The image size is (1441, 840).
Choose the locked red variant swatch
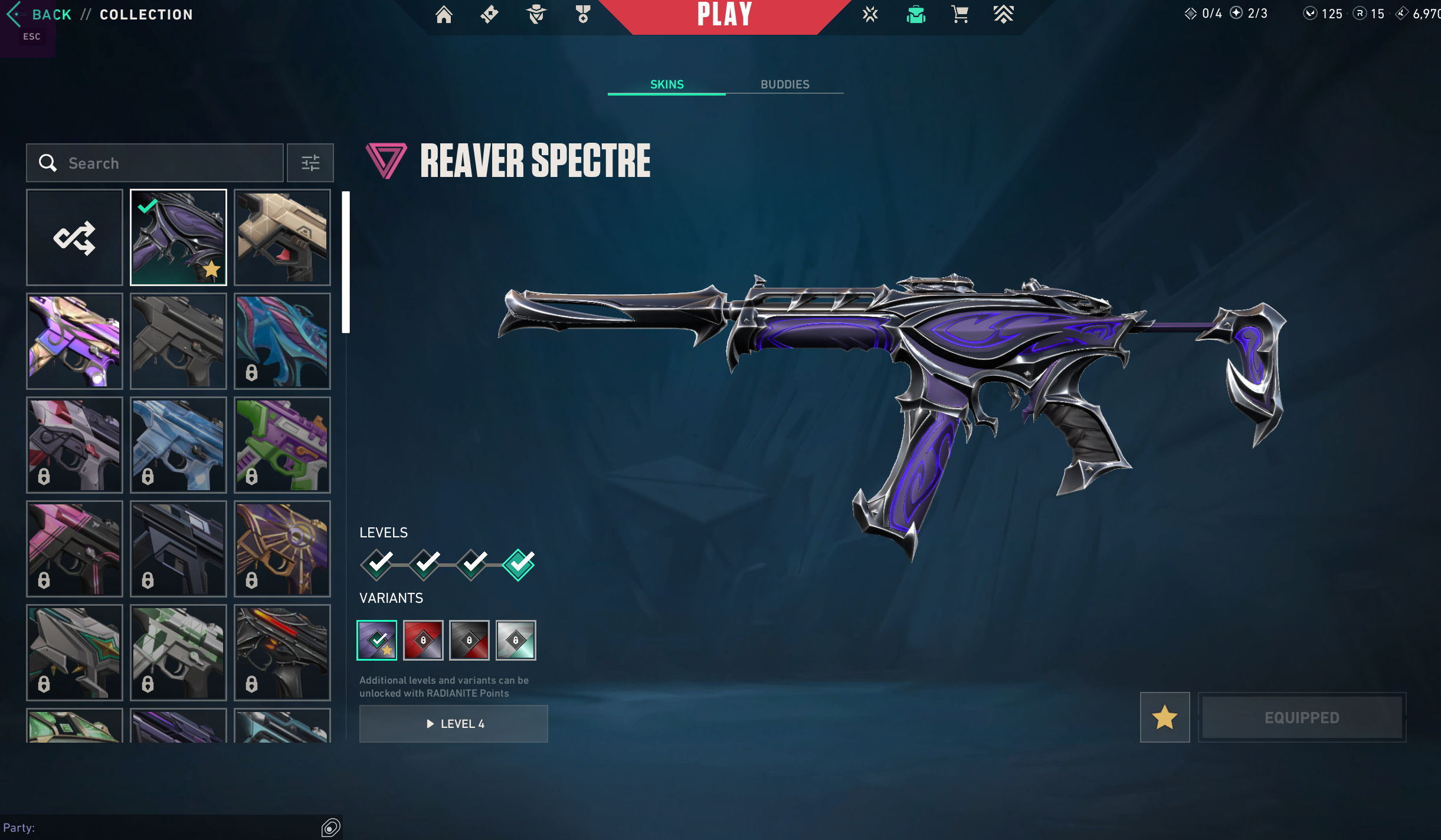coord(423,640)
